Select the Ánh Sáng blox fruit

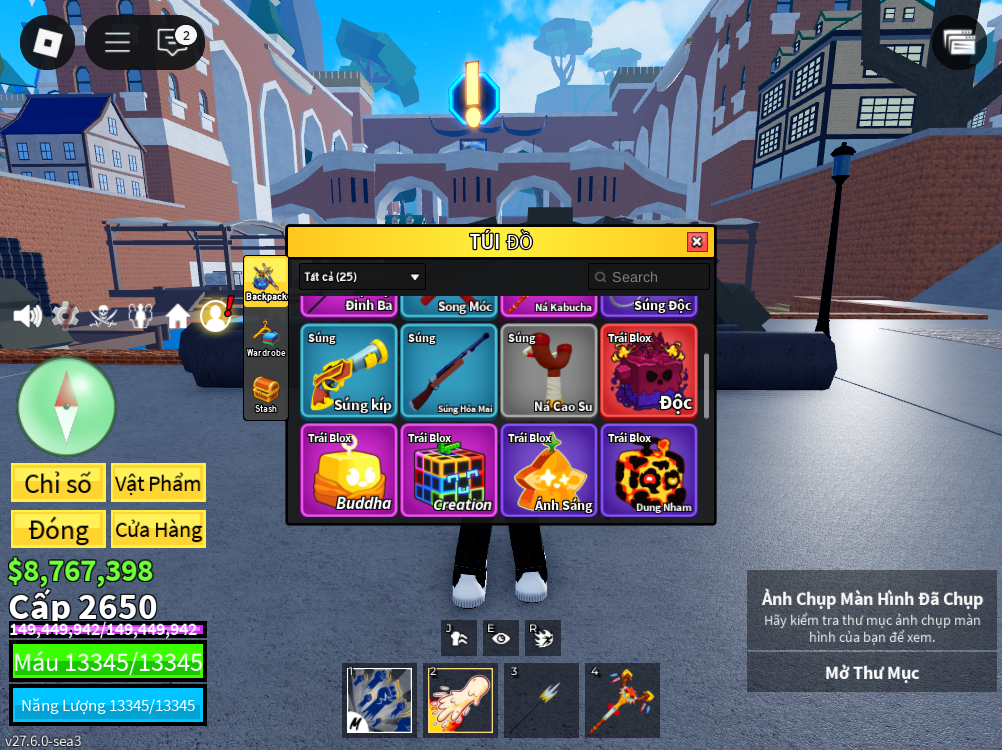coord(549,470)
